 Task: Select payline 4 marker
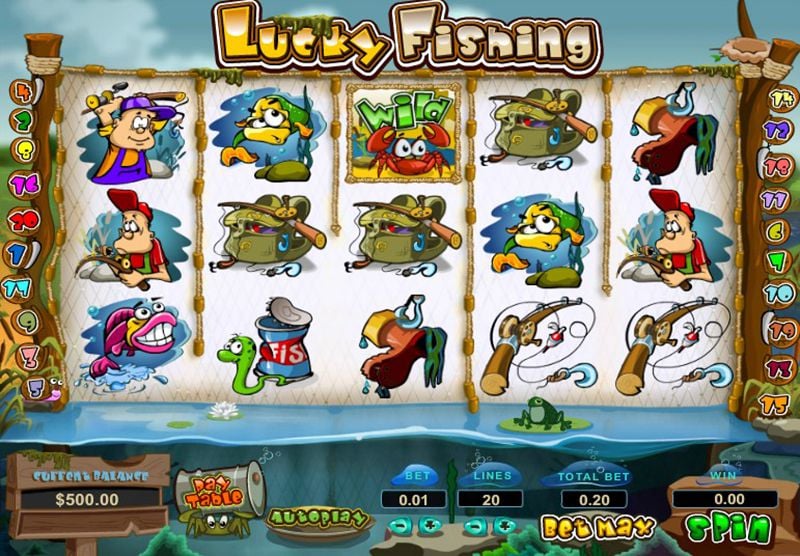coord(20,94)
